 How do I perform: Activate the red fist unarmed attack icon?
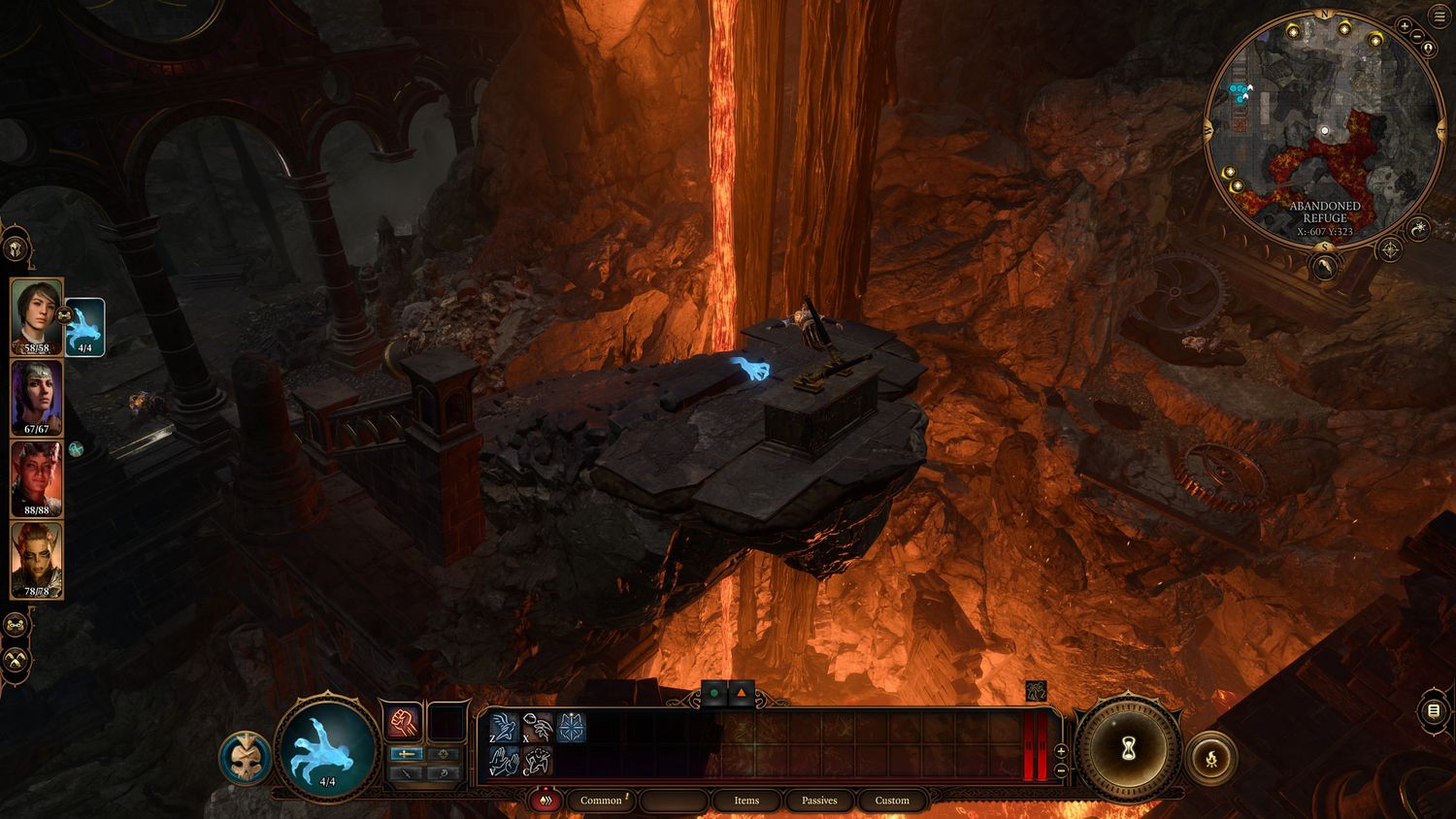(x=401, y=722)
